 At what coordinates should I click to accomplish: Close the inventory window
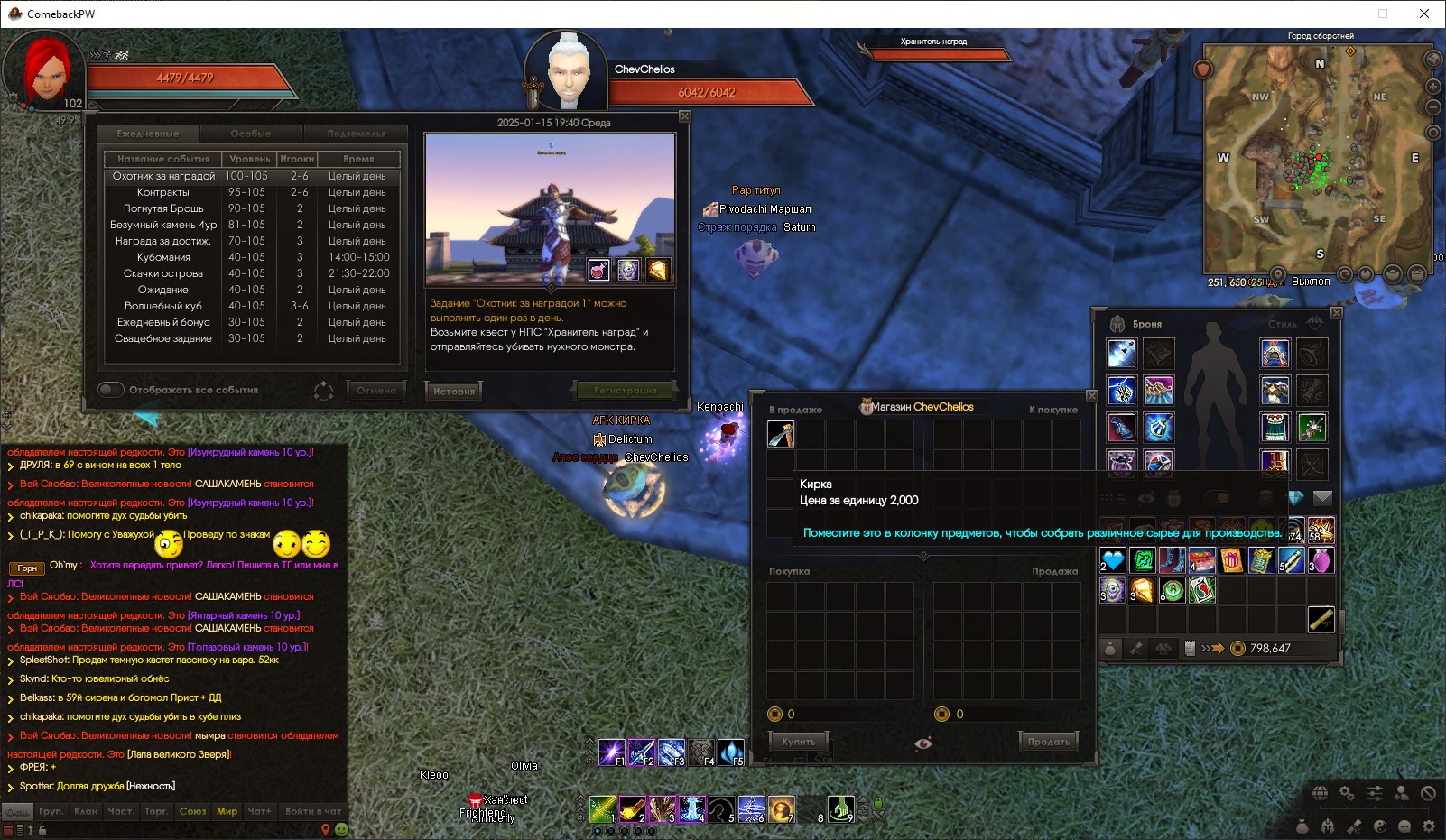1336,312
